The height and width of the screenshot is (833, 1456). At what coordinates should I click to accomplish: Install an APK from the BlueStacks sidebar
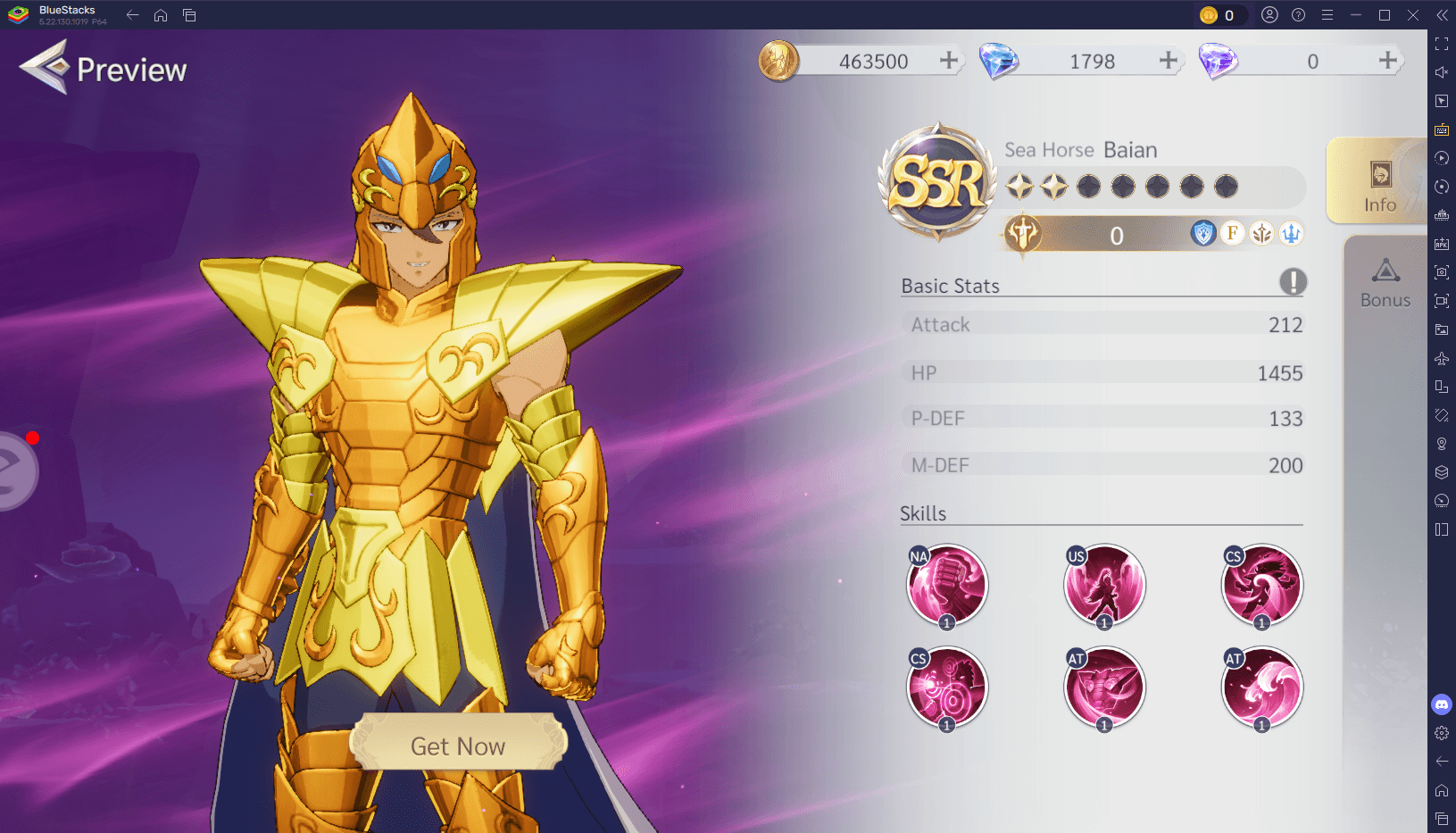(1441, 243)
